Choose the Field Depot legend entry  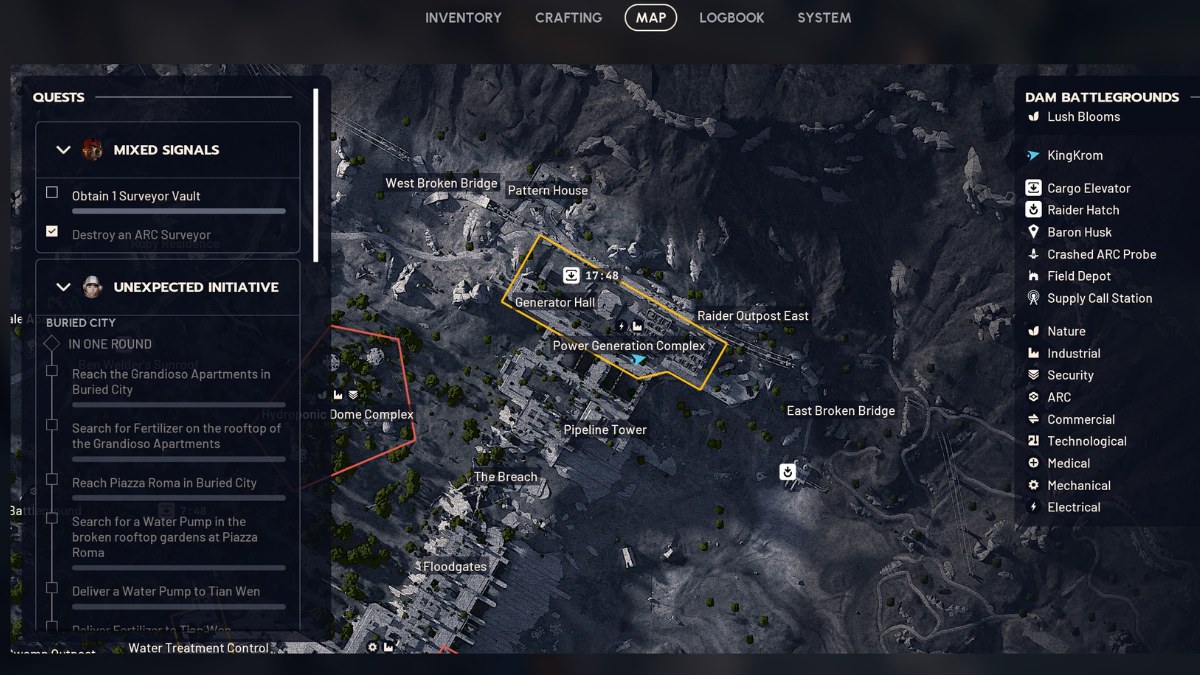1078,276
